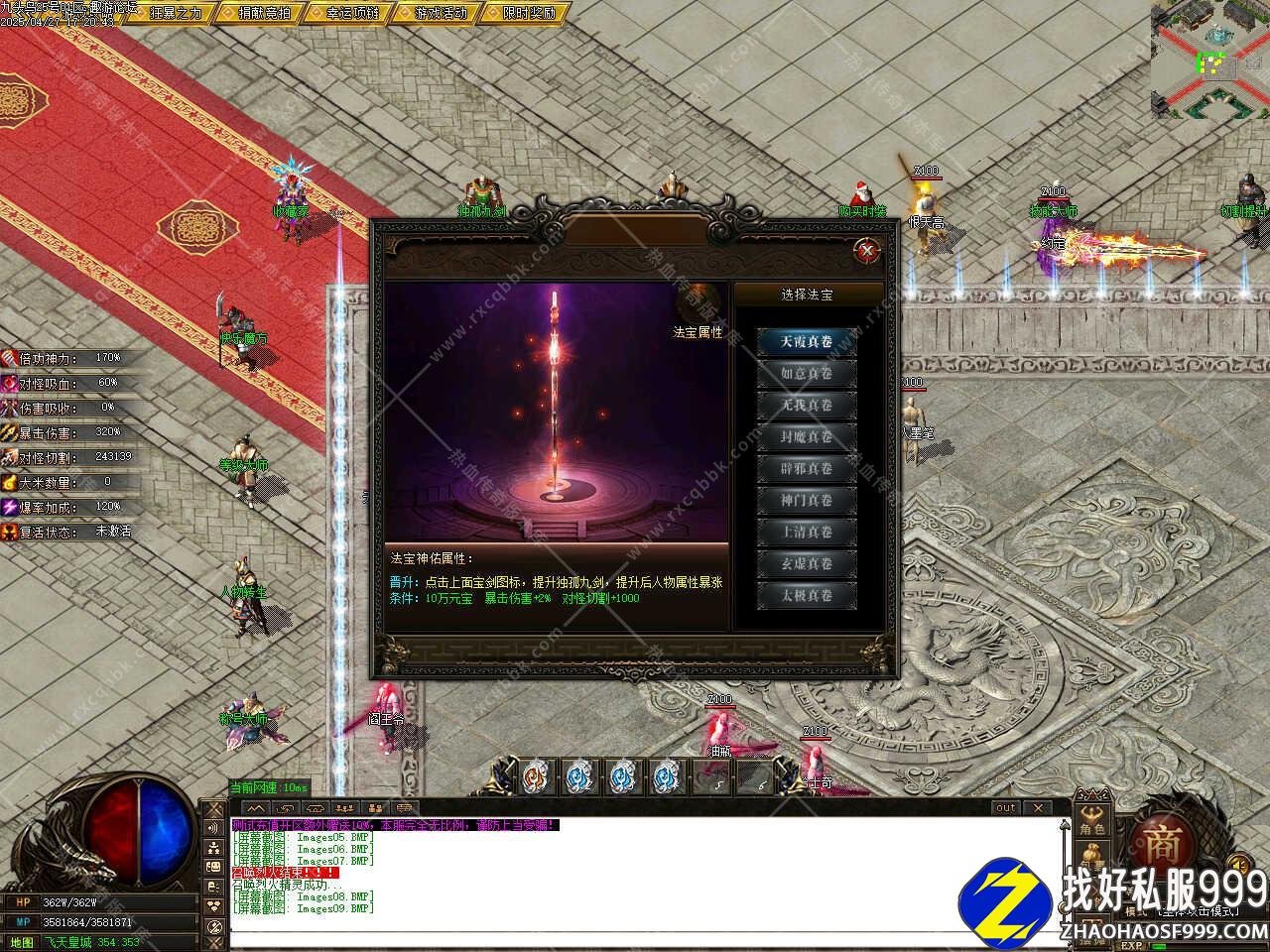This screenshot has width=1270, height=952.
Task: Choose the 玄虚真卷 scroll
Action: 806,564
